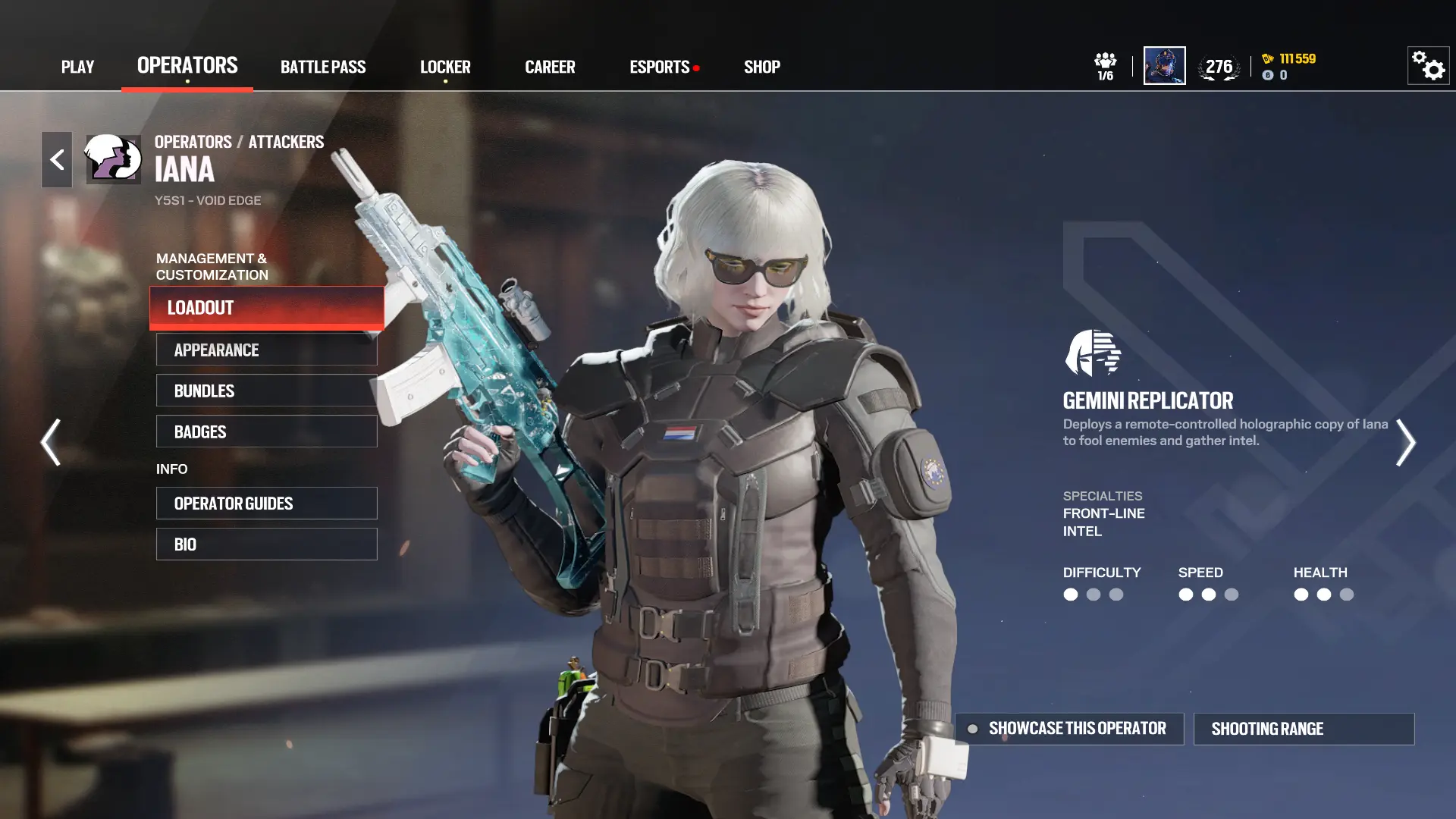This screenshot has width=1456, height=819.
Task: Go back with the left arrow button
Action: (x=57, y=159)
